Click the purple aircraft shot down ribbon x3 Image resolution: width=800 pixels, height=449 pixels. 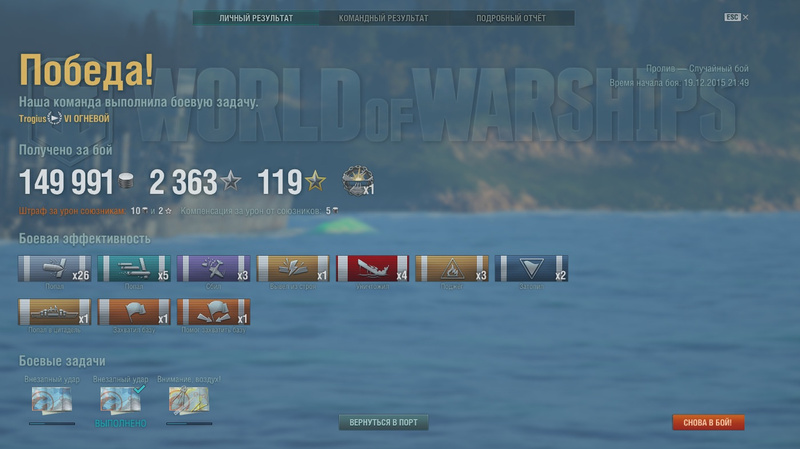[x=214, y=270]
